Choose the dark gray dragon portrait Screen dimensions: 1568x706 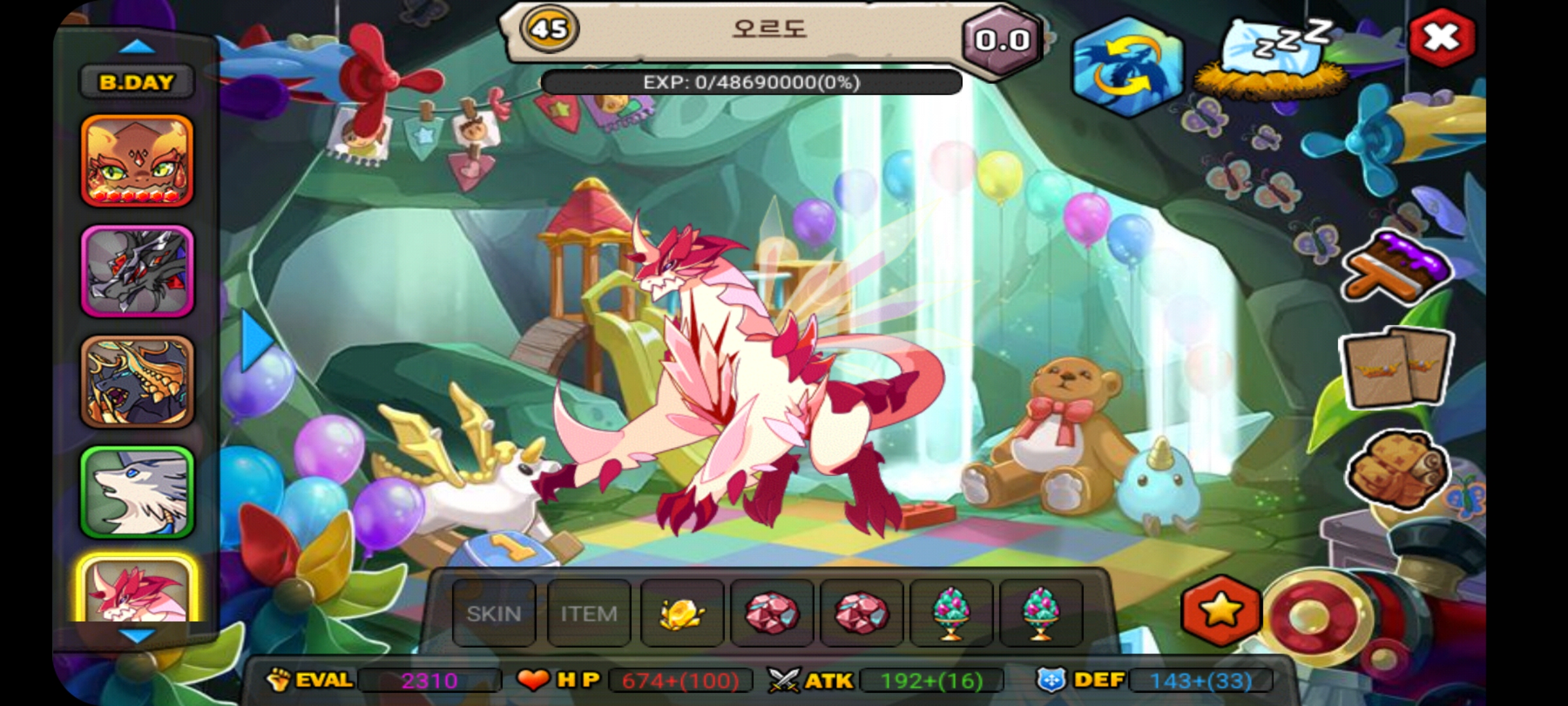click(137, 271)
